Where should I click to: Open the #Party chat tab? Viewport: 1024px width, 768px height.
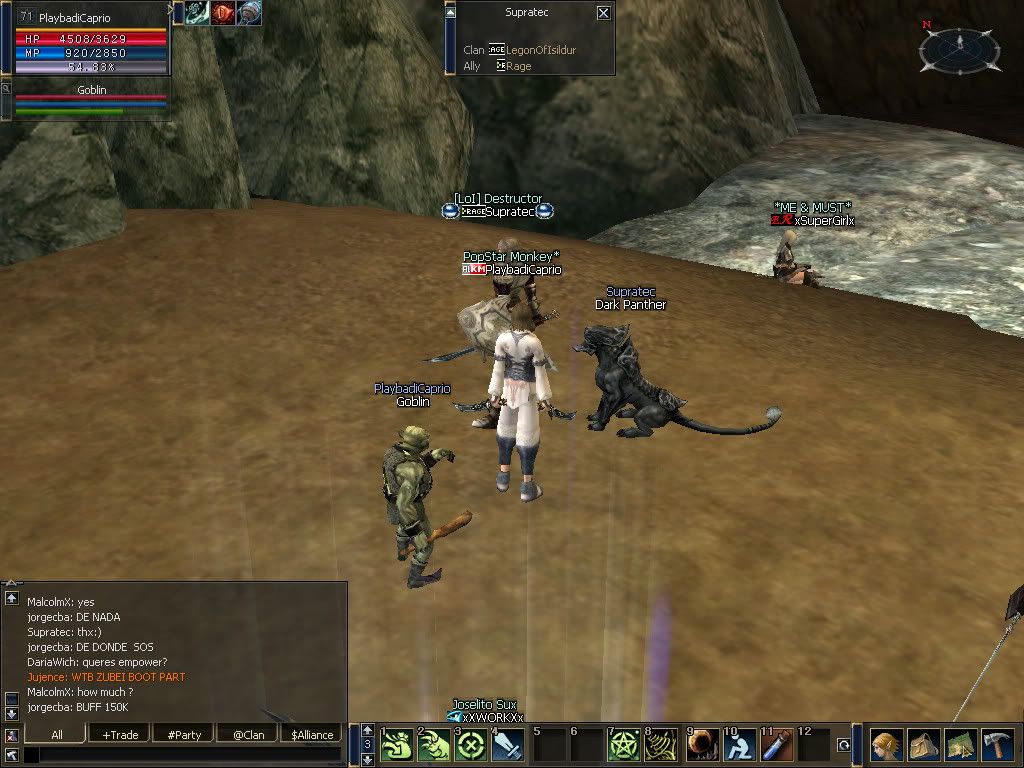pos(184,734)
